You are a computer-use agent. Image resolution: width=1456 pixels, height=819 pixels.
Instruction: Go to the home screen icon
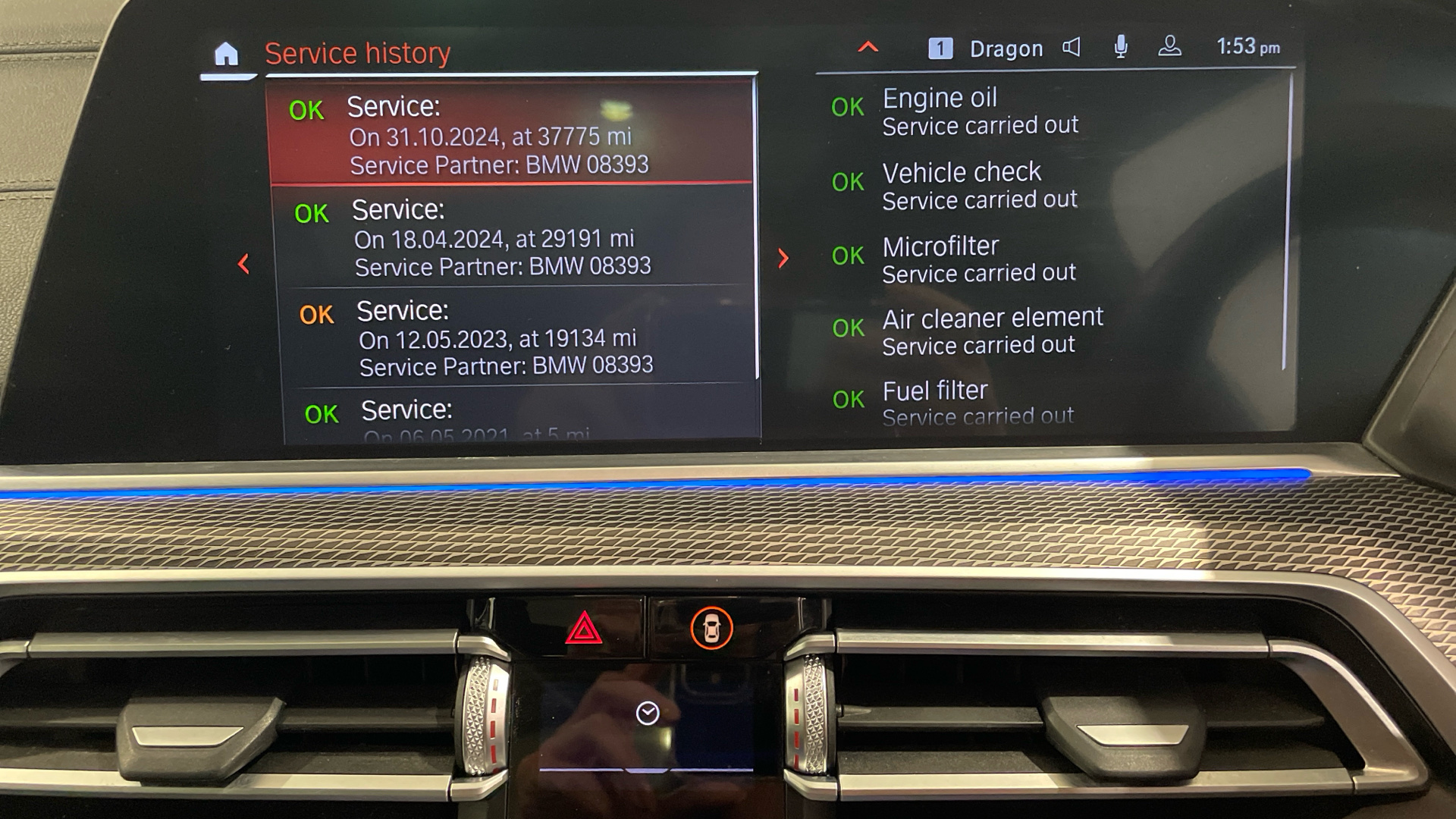pos(226,55)
